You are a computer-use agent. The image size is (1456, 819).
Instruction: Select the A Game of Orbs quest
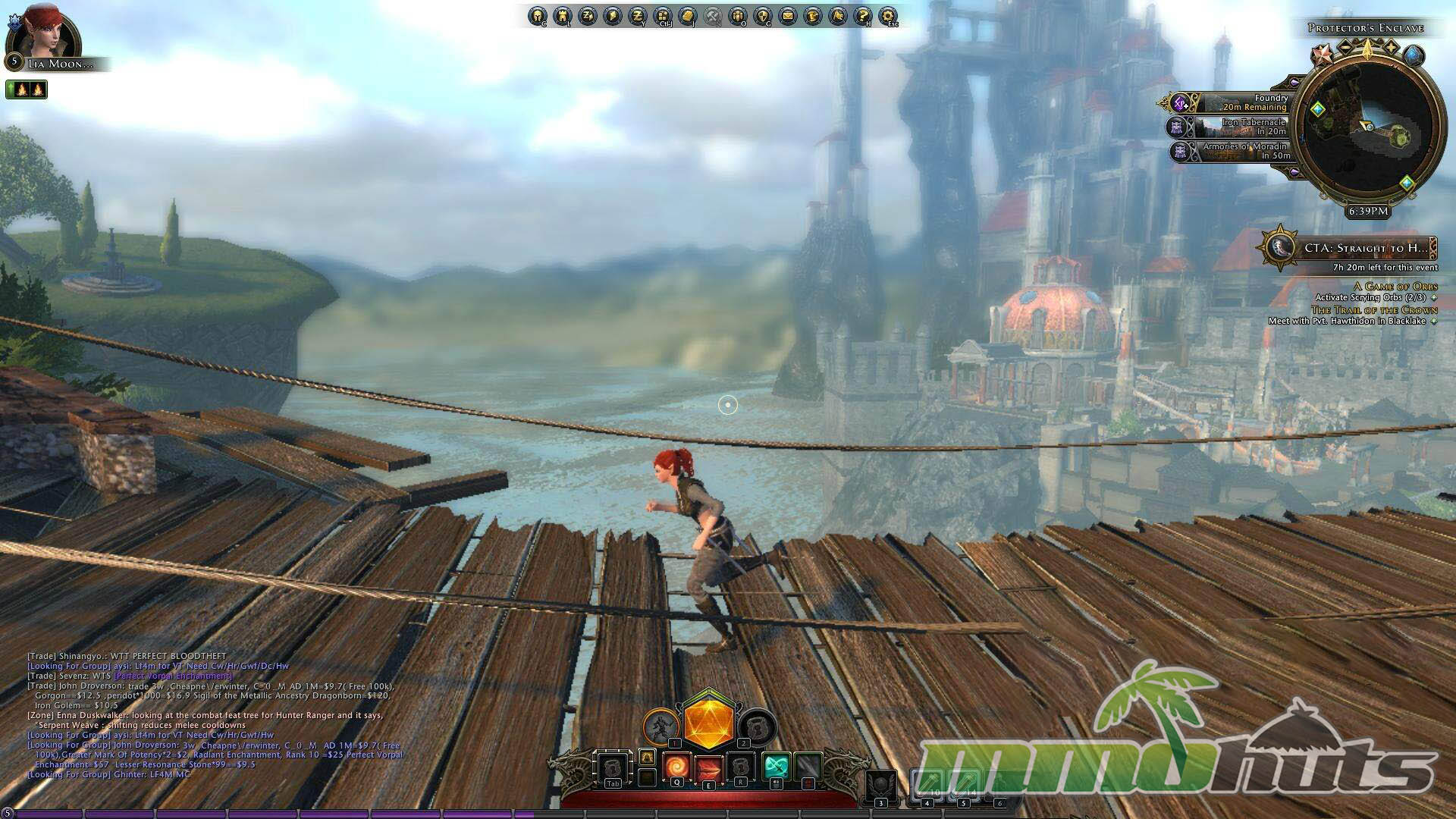click(x=1395, y=286)
